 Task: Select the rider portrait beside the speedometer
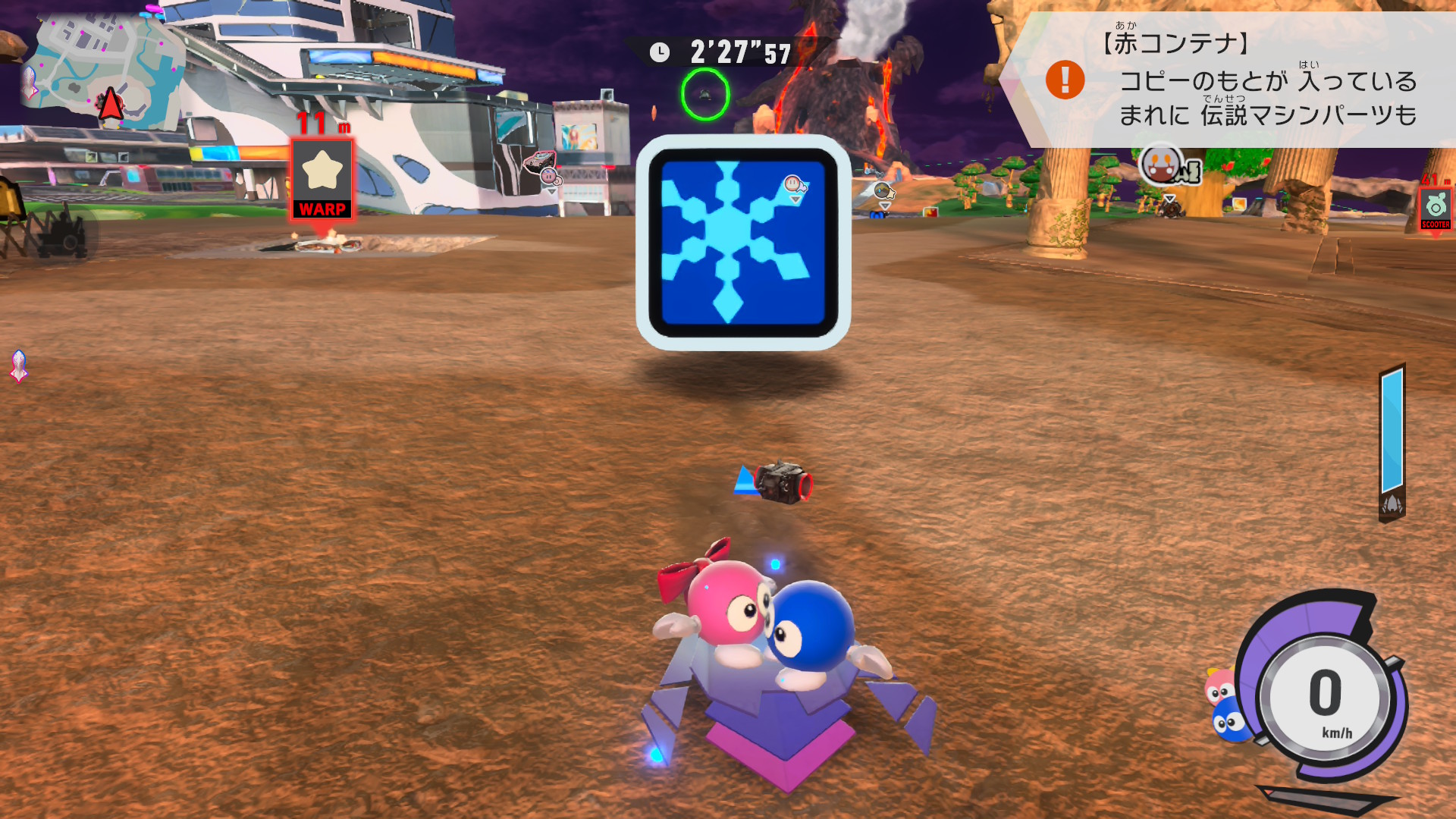[x=1225, y=705]
